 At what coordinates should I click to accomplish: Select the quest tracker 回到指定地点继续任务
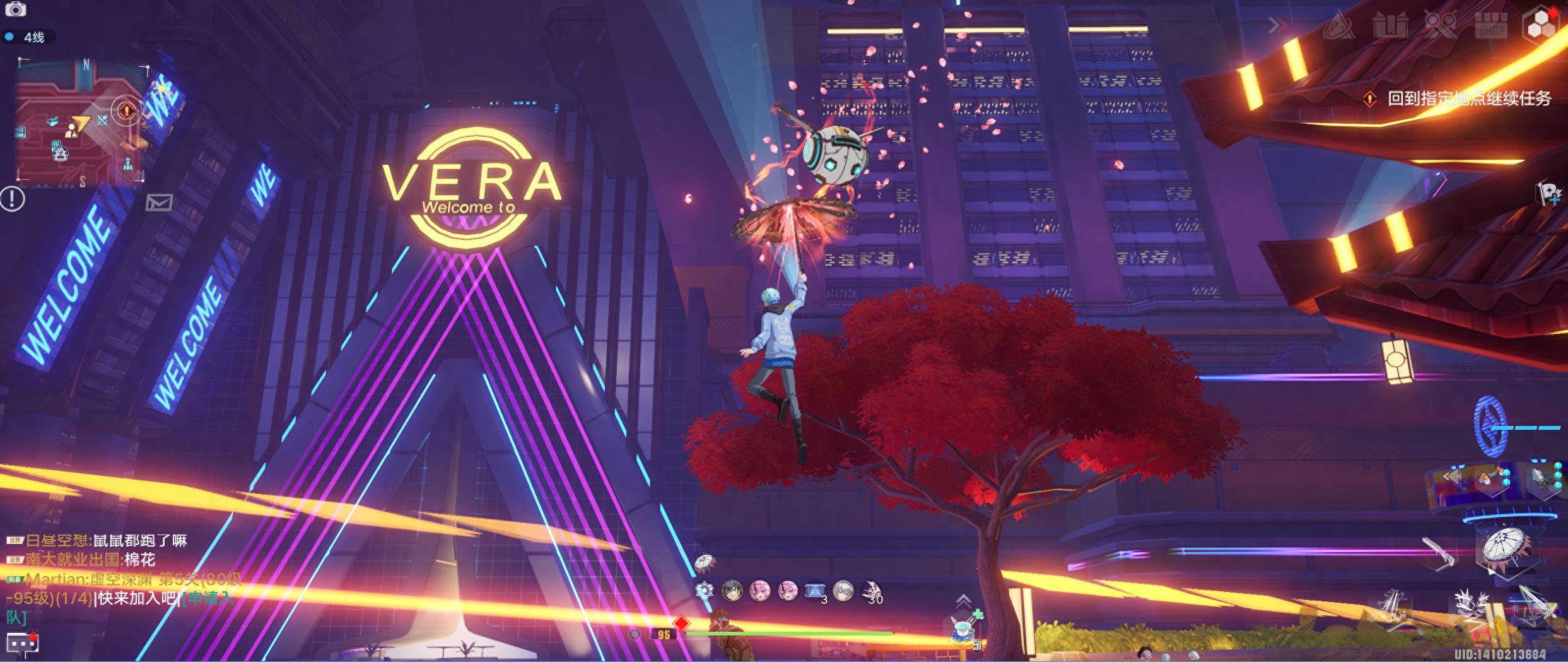[1468, 98]
